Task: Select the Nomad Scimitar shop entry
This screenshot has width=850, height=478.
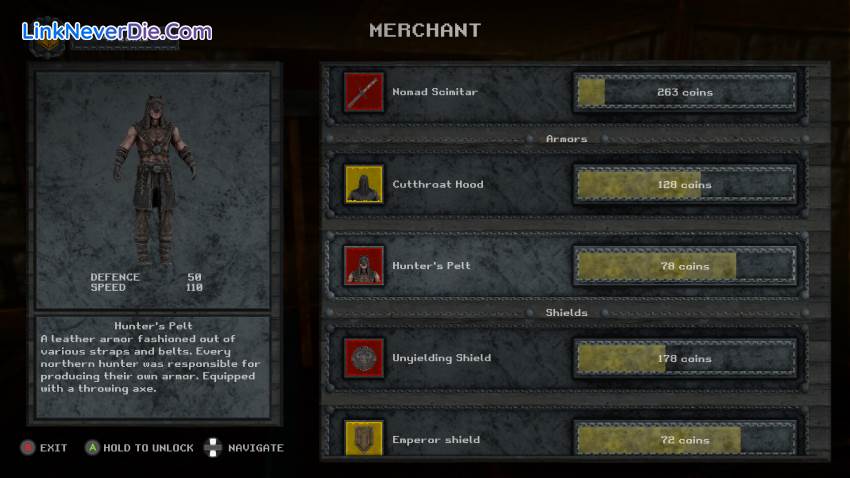Action: [x=435, y=93]
